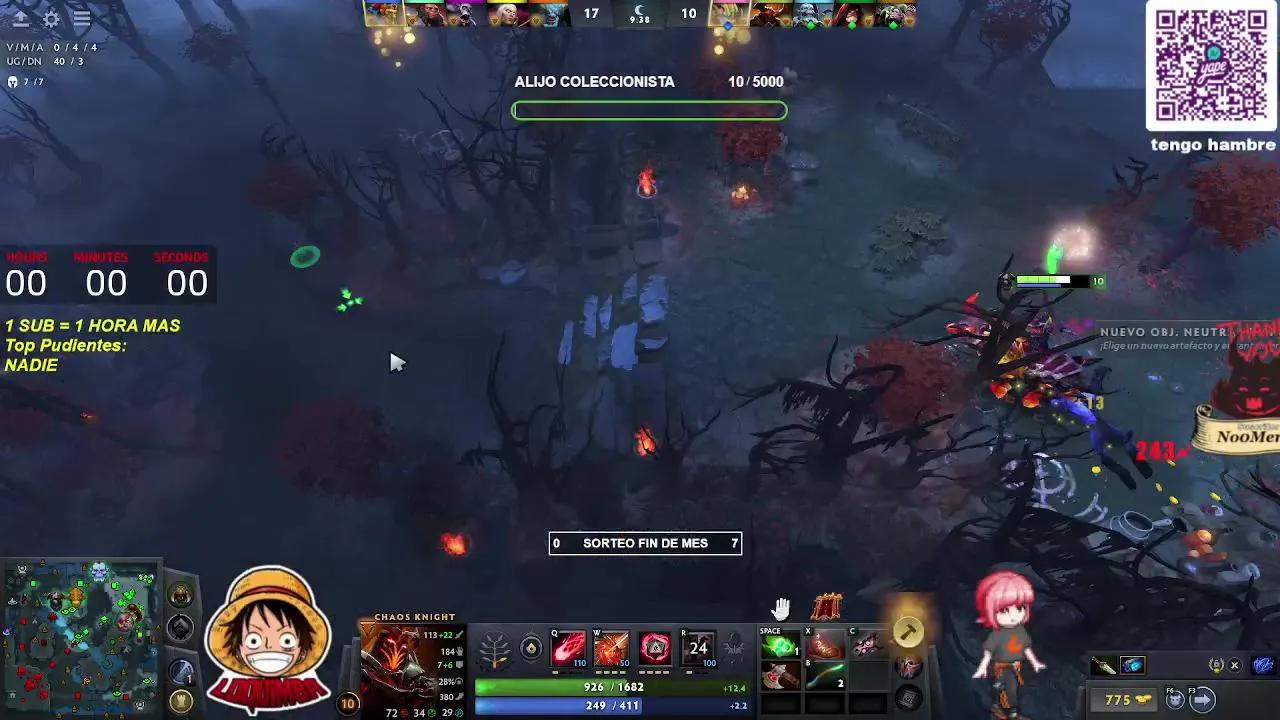The image size is (1280, 720).
Task: Click the SORTEO FIN DE MES banner
Action: point(645,543)
